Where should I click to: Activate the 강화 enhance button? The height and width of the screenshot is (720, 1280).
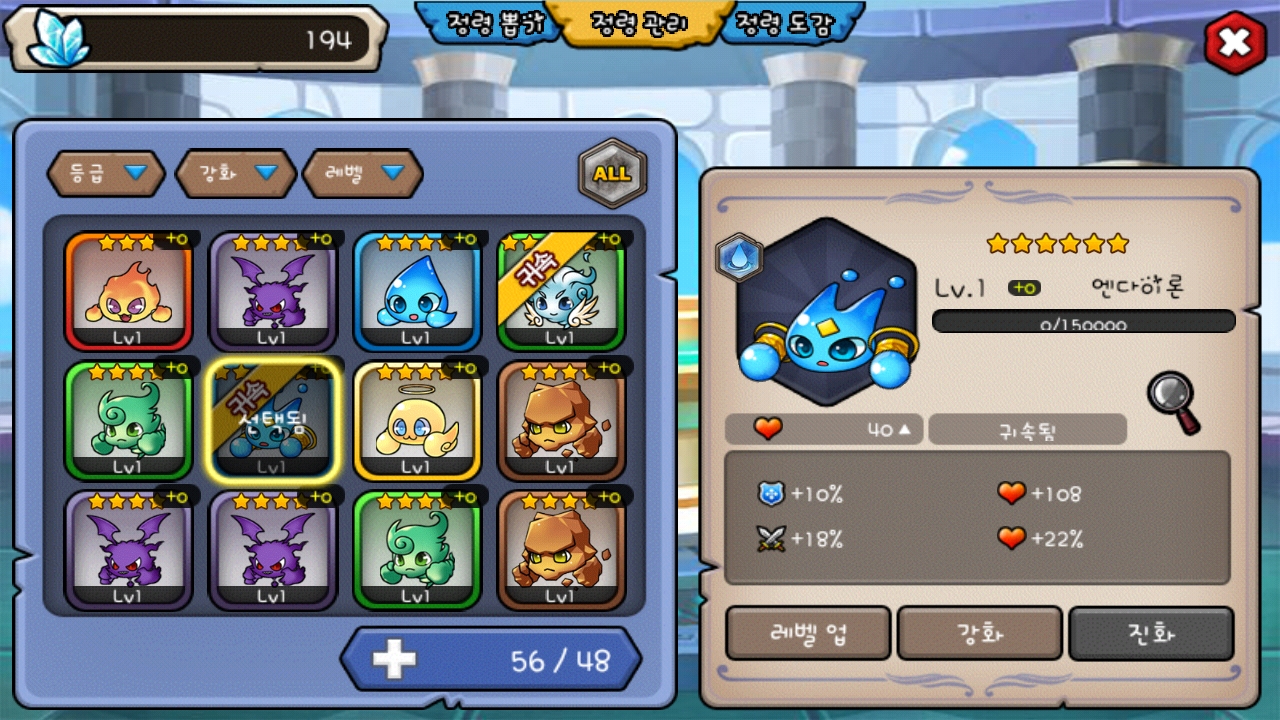pos(980,633)
